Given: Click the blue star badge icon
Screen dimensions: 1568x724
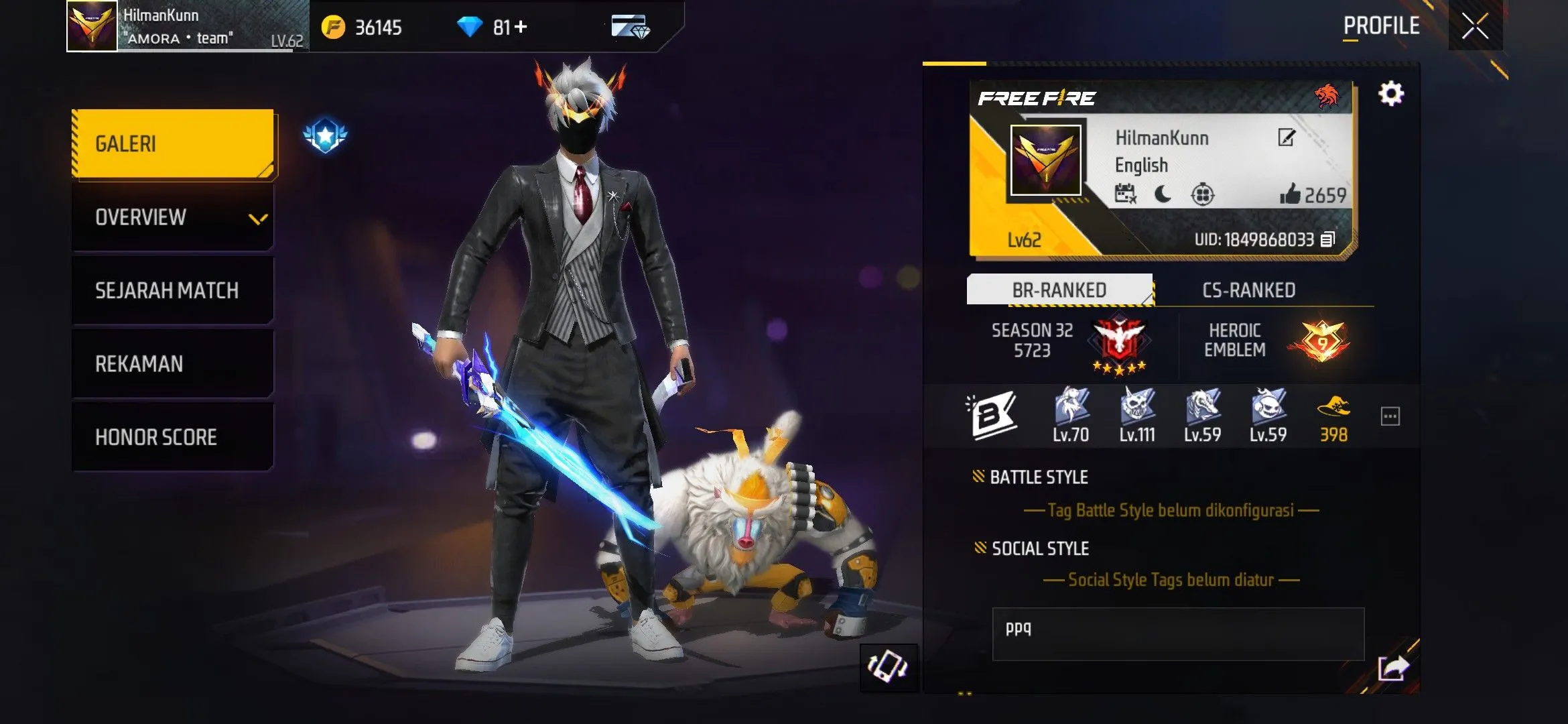Looking at the screenshot, I should 325,136.
